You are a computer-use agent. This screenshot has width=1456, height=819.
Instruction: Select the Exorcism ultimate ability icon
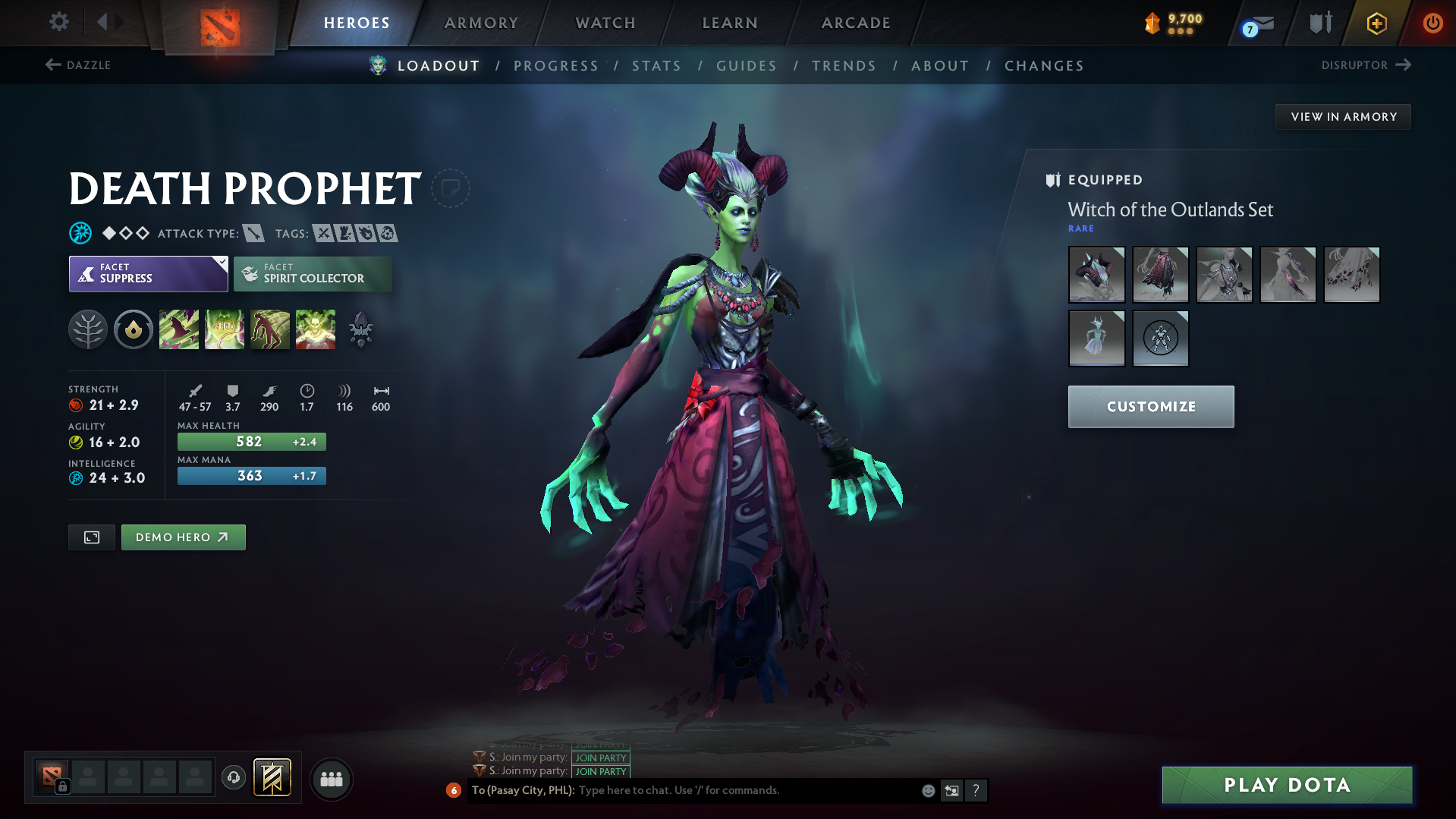tap(316, 329)
